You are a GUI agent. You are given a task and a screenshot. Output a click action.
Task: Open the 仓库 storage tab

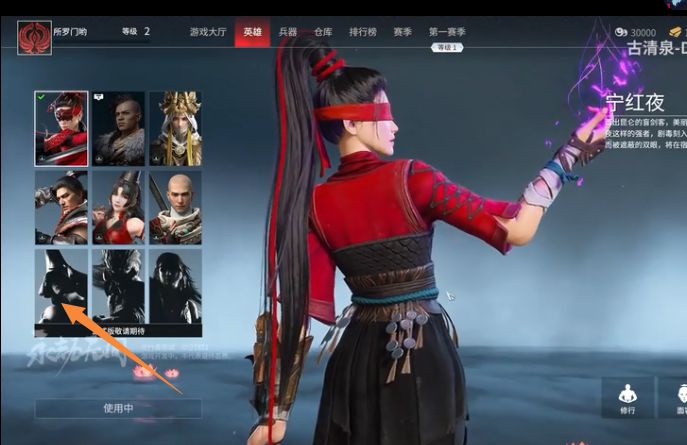[x=323, y=32]
